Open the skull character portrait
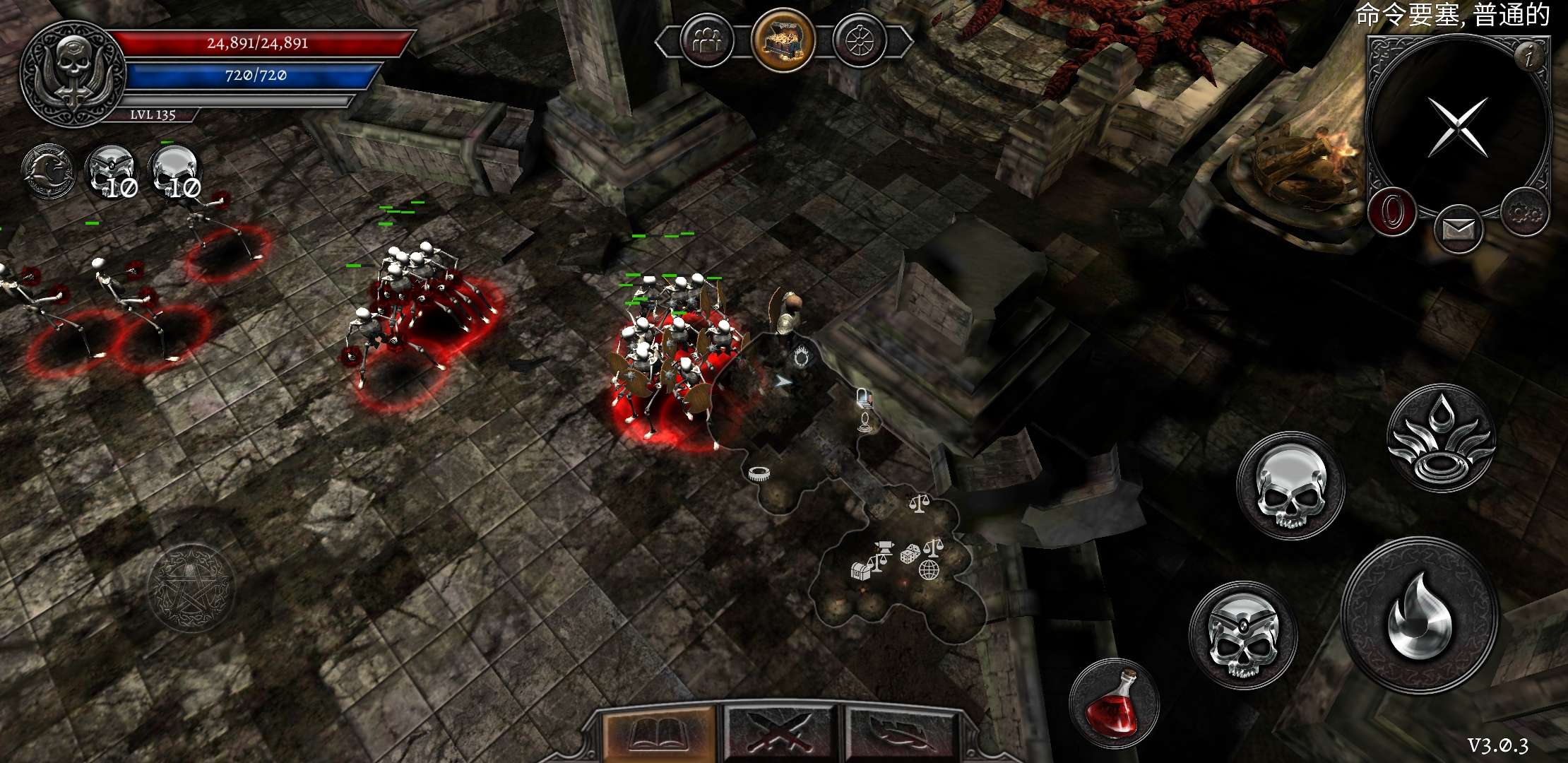The image size is (1568, 763). 73,73
